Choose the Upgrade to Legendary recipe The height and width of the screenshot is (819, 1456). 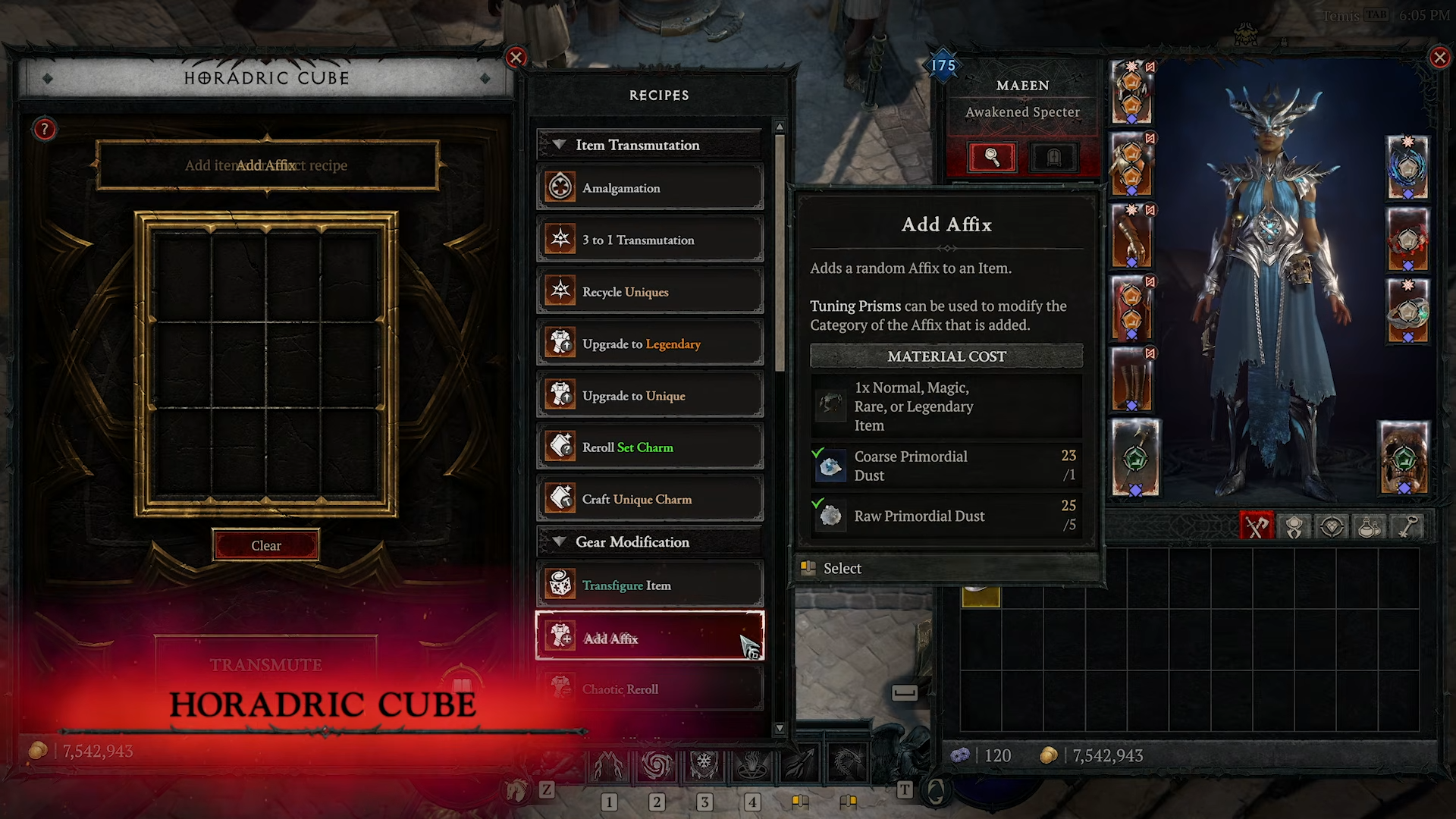pyautogui.click(x=650, y=344)
